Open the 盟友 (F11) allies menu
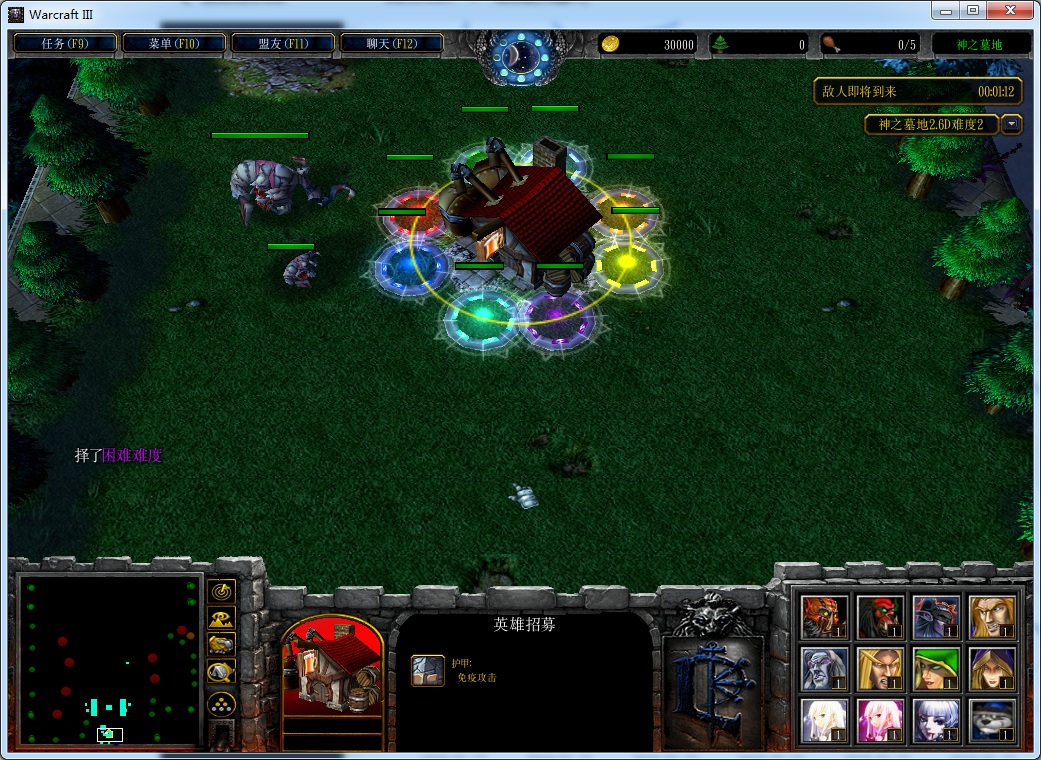1041x760 pixels. [x=283, y=43]
